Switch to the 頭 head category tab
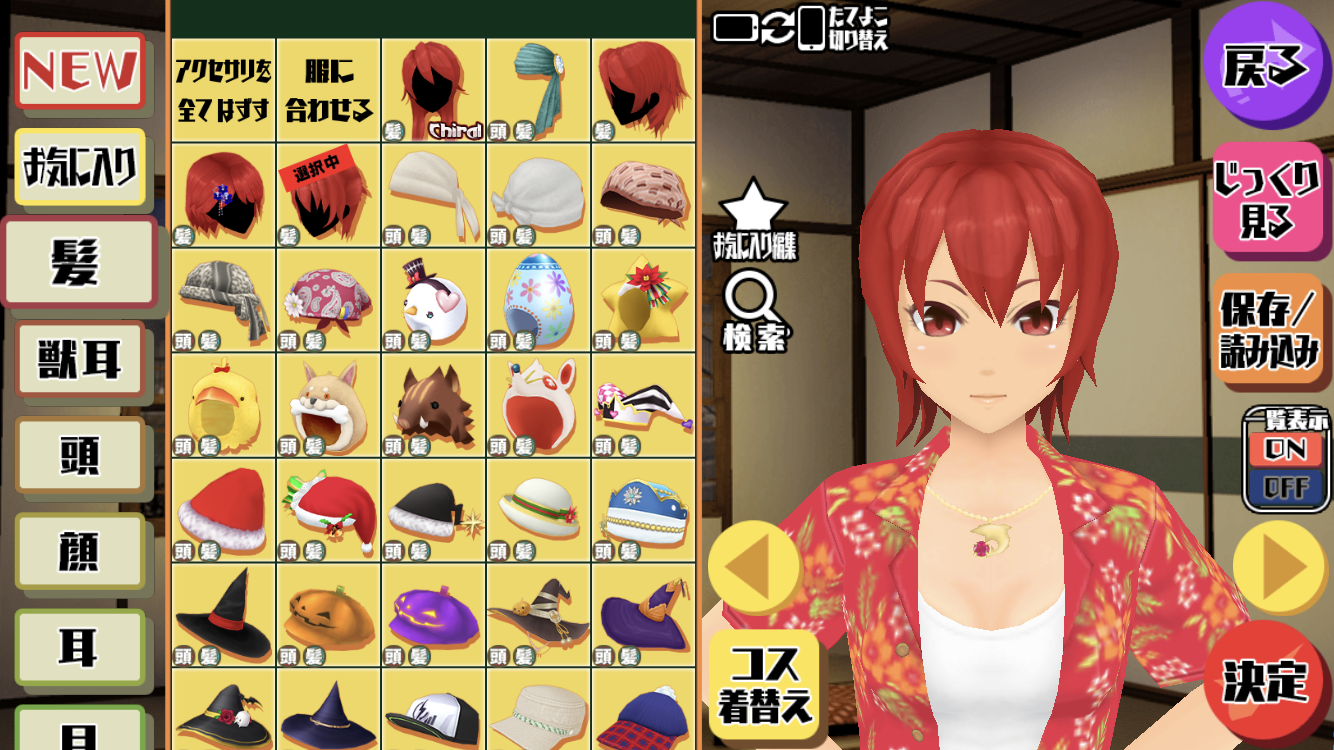Image resolution: width=1334 pixels, height=750 pixels. tap(81, 455)
